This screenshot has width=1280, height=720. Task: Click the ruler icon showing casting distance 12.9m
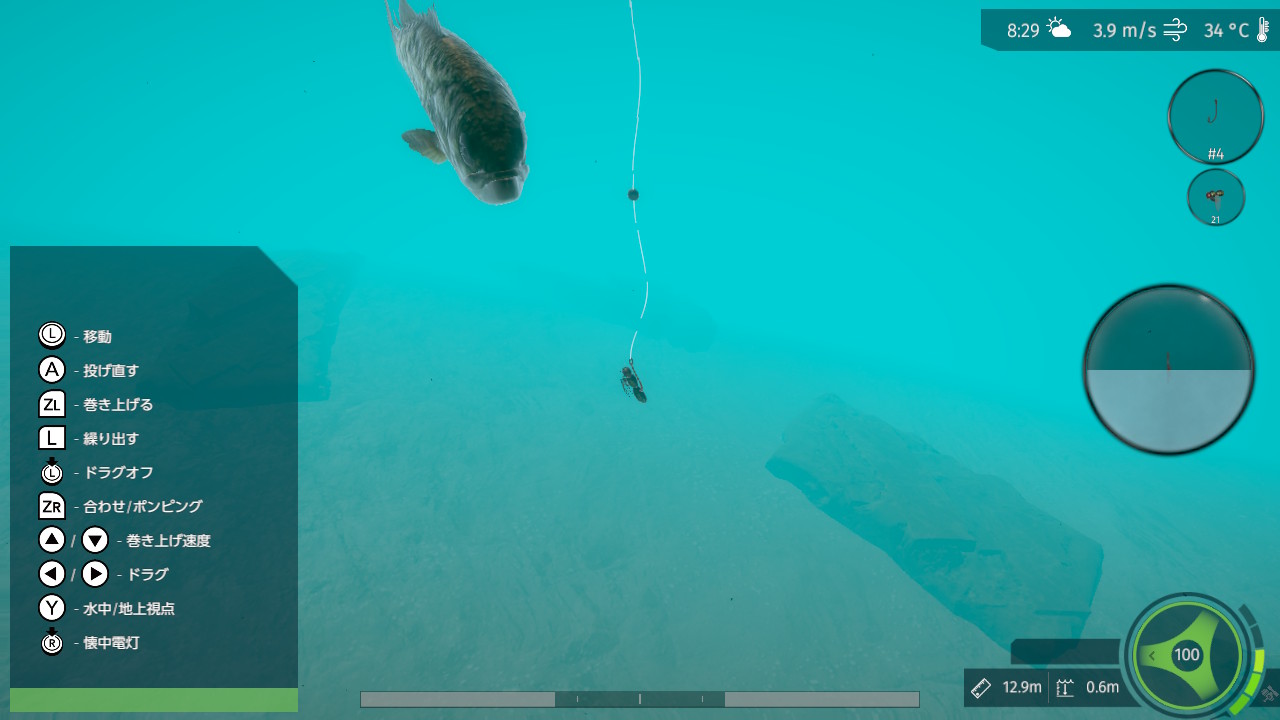[x=980, y=687]
